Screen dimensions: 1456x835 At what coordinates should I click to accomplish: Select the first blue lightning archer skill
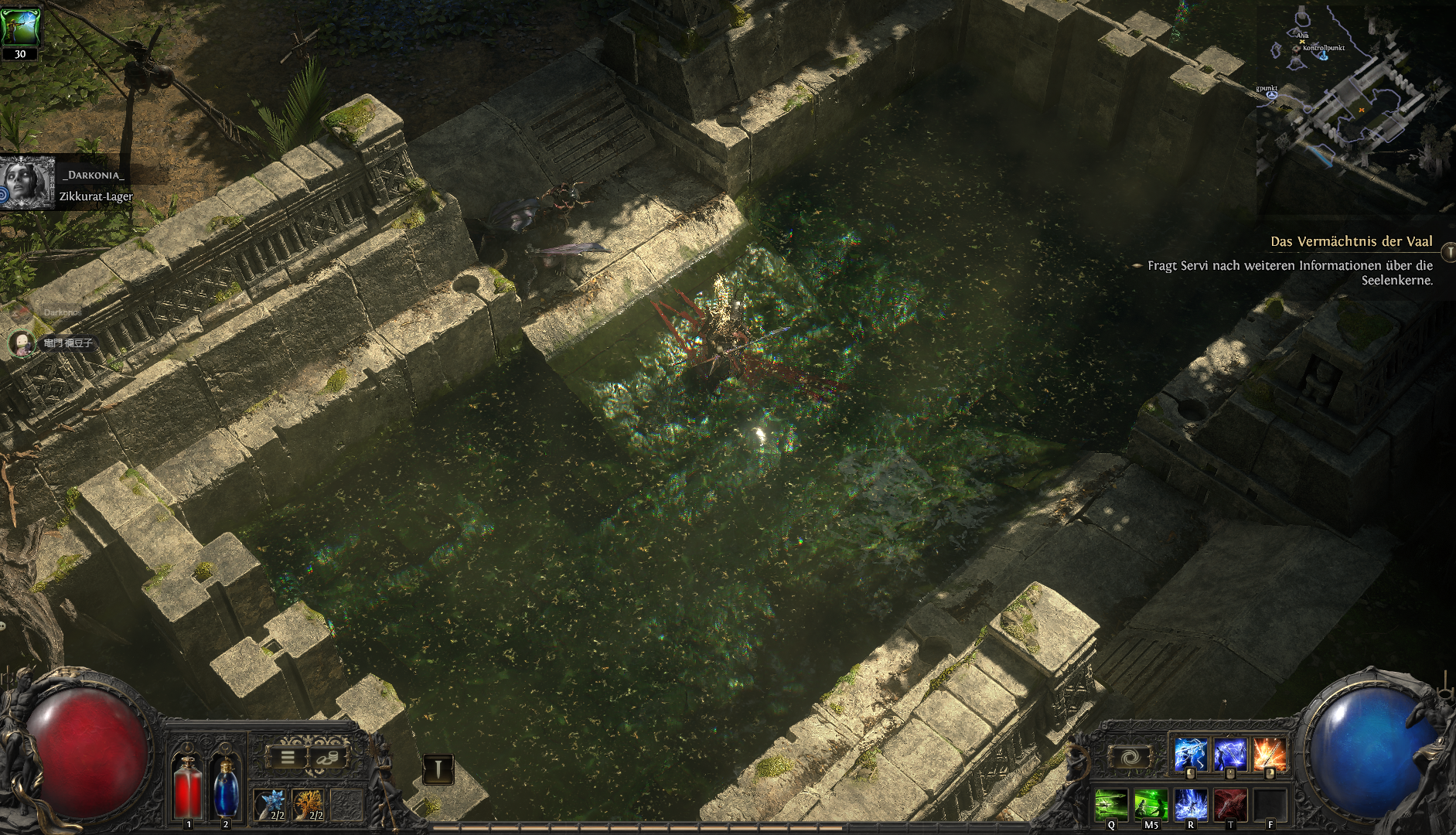(x=1190, y=755)
